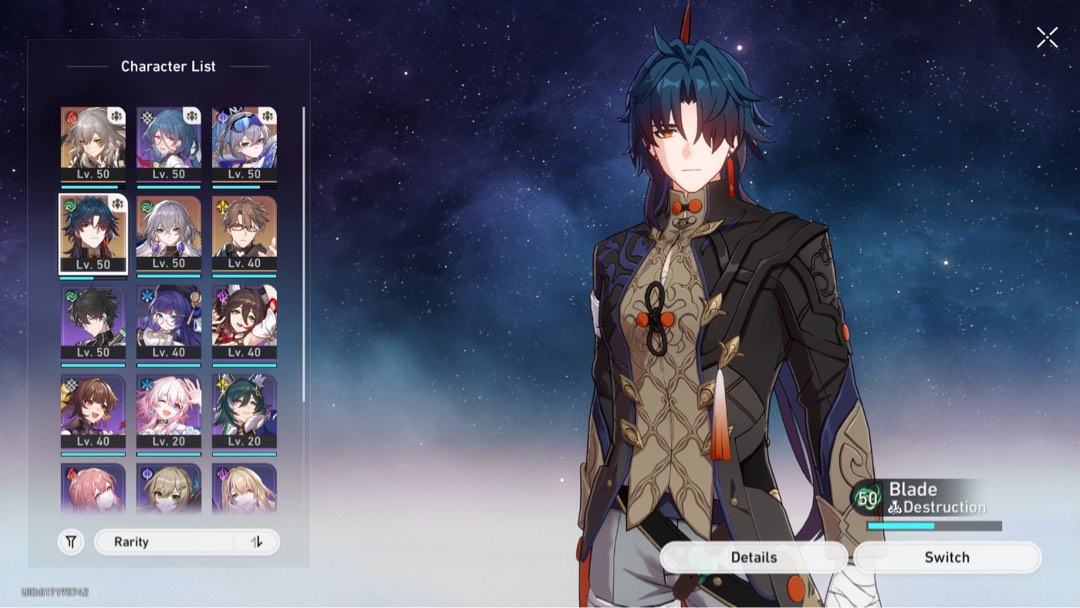Image resolution: width=1080 pixels, height=608 pixels.
Task: Close the character screen with the X
Action: coord(1047,38)
